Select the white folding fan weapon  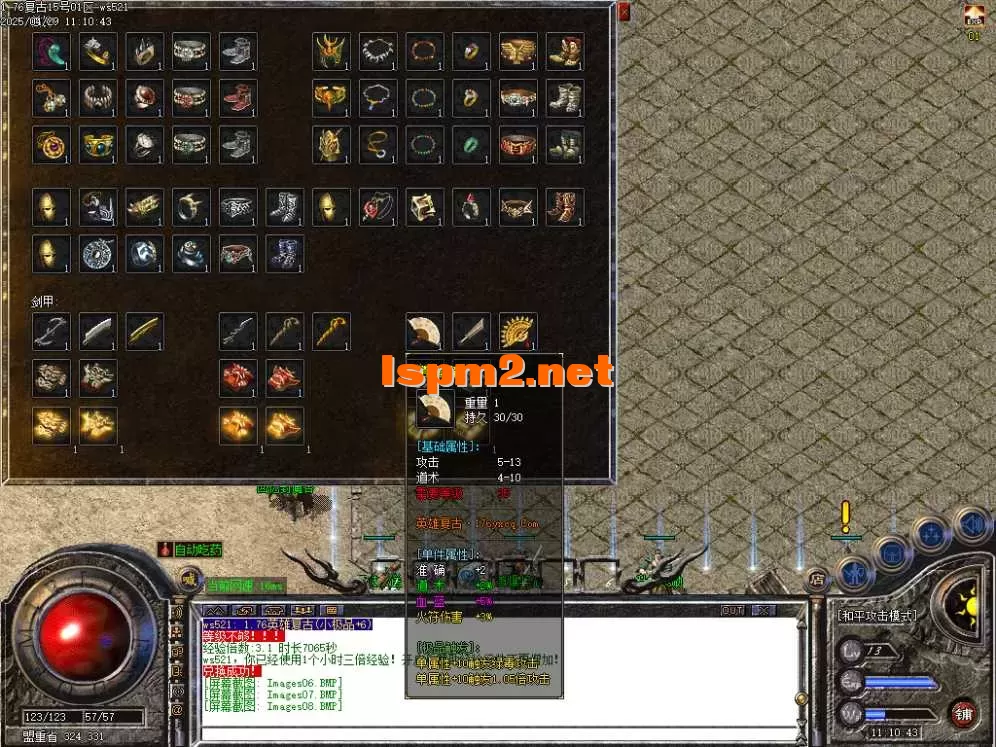[x=424, y=331]
